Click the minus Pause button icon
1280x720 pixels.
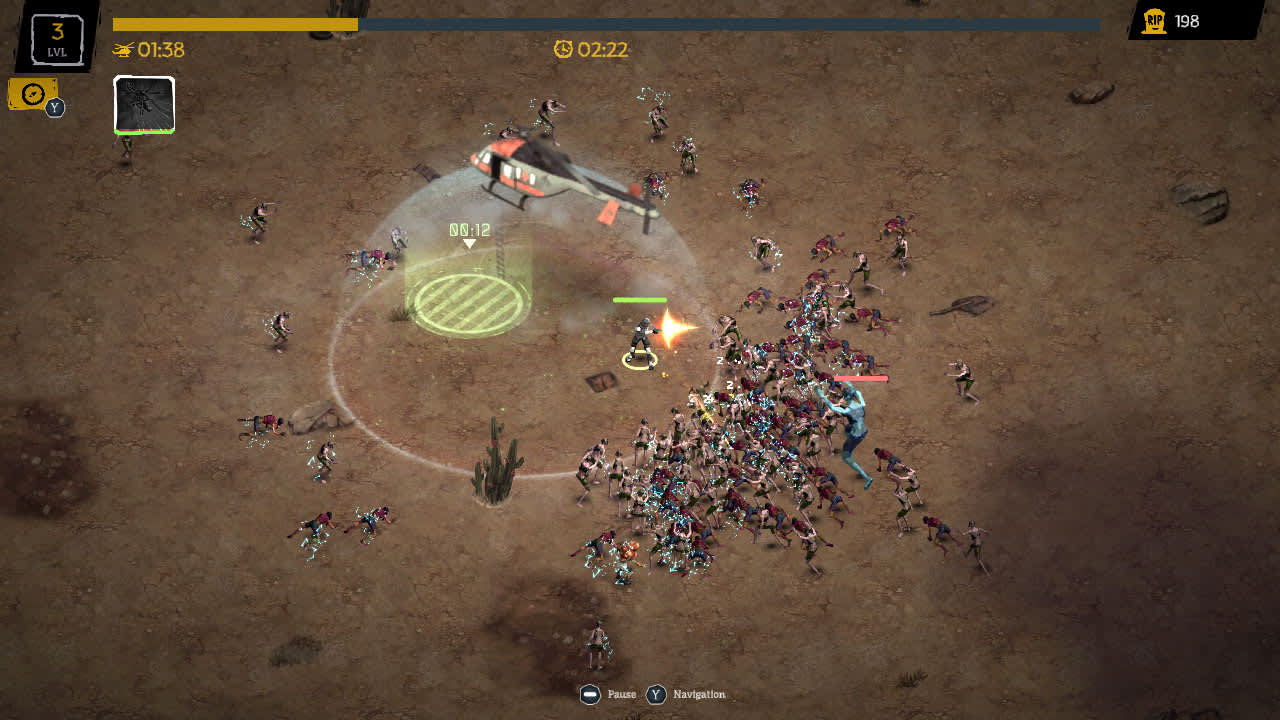(590, 694)
